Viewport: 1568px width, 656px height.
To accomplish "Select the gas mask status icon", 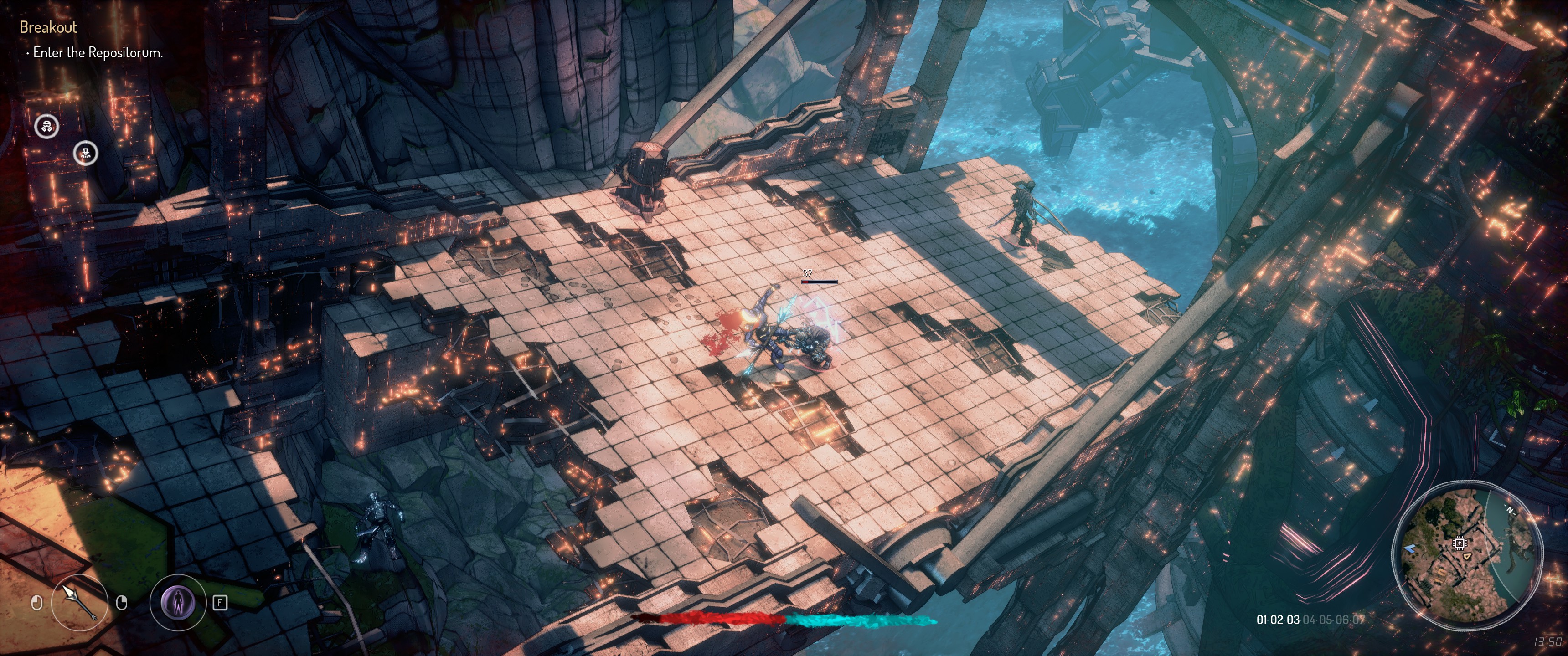I will pyautogui.click(x=47, y=127).
